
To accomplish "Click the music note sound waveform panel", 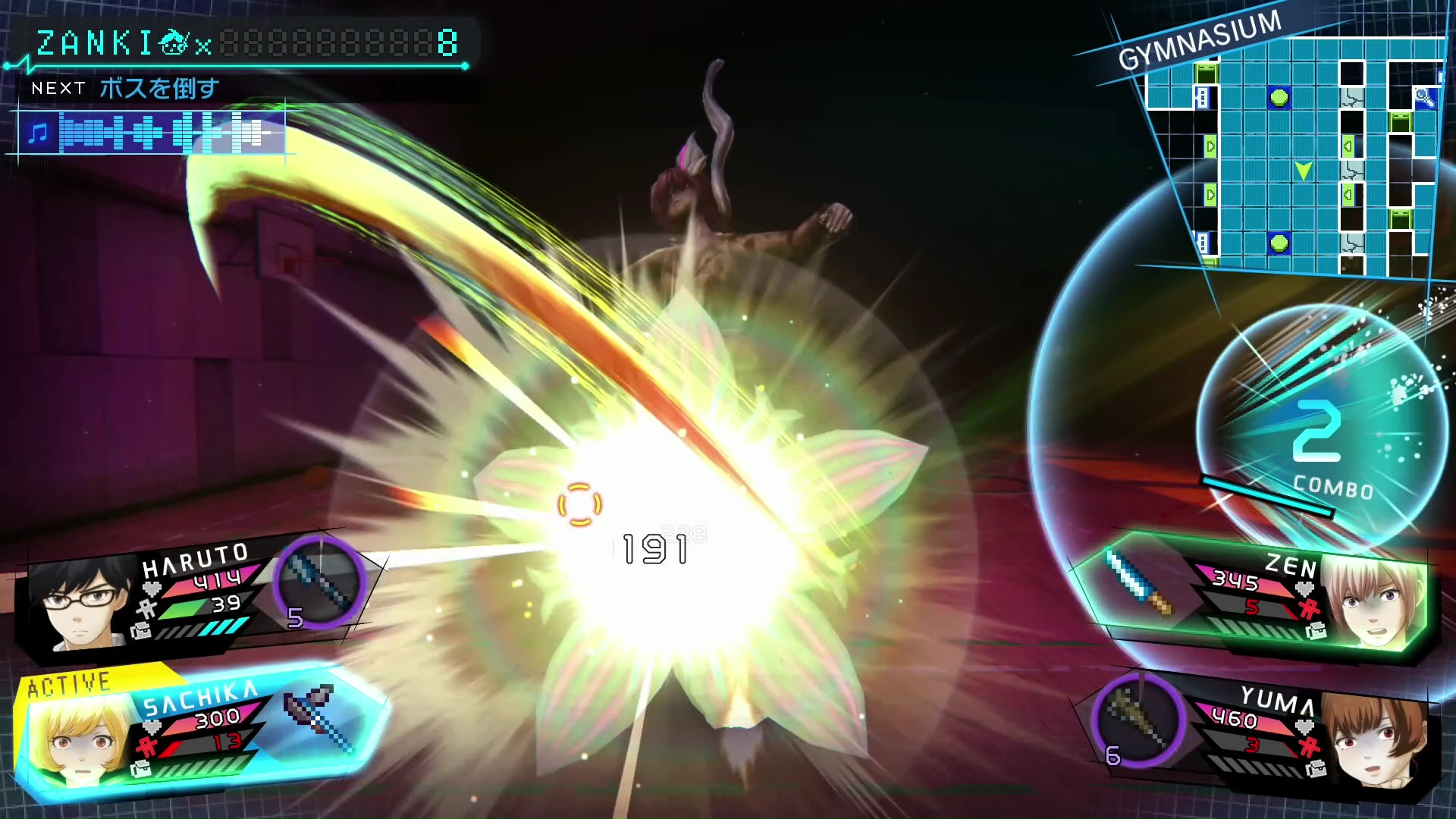I will (152, 133).
